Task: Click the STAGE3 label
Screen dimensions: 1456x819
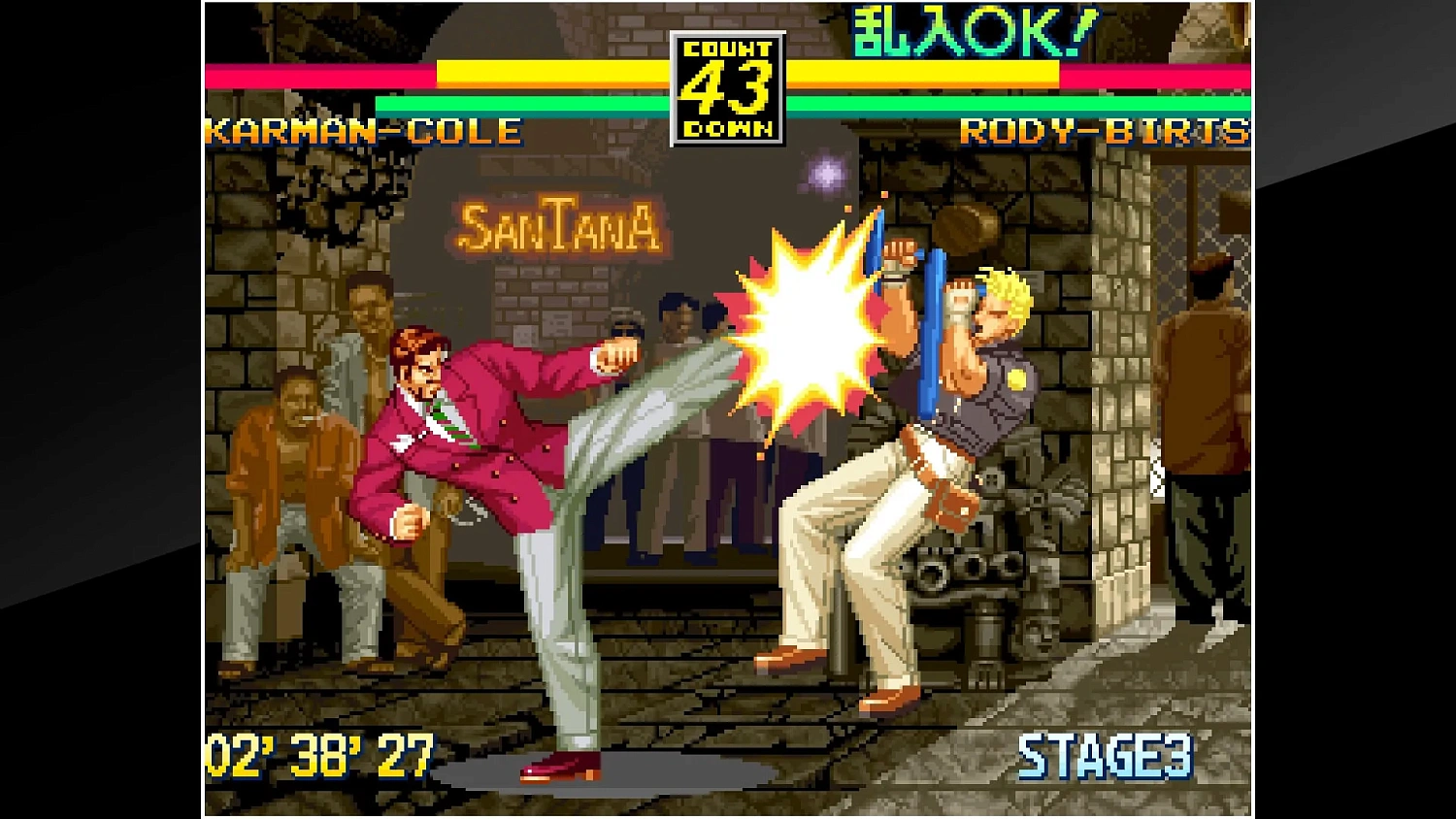Action: (x=1107, y=758)
